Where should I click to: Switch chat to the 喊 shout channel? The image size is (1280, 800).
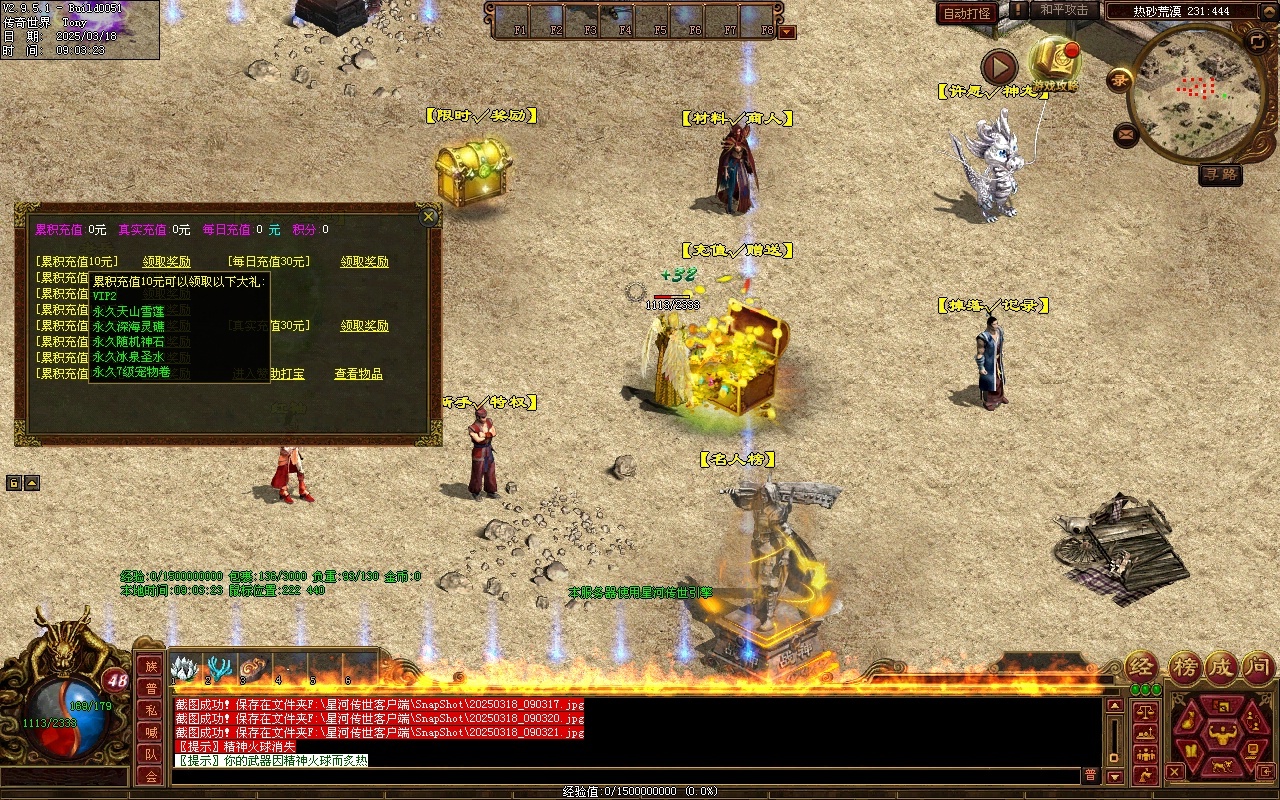click(151, 732)
